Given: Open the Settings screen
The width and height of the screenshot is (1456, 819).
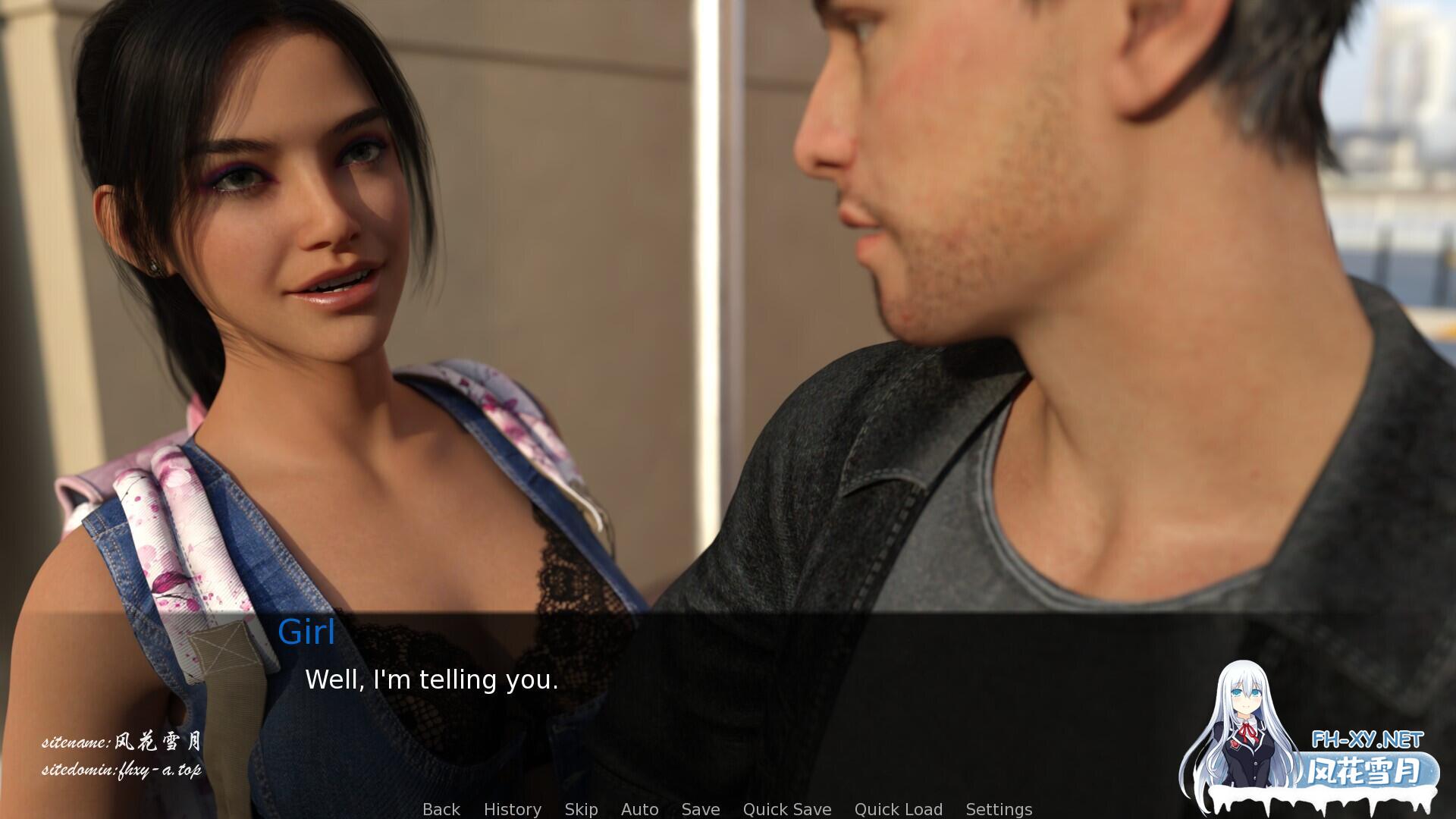Looking at the screenshot, I should click(x=999, y=809).
